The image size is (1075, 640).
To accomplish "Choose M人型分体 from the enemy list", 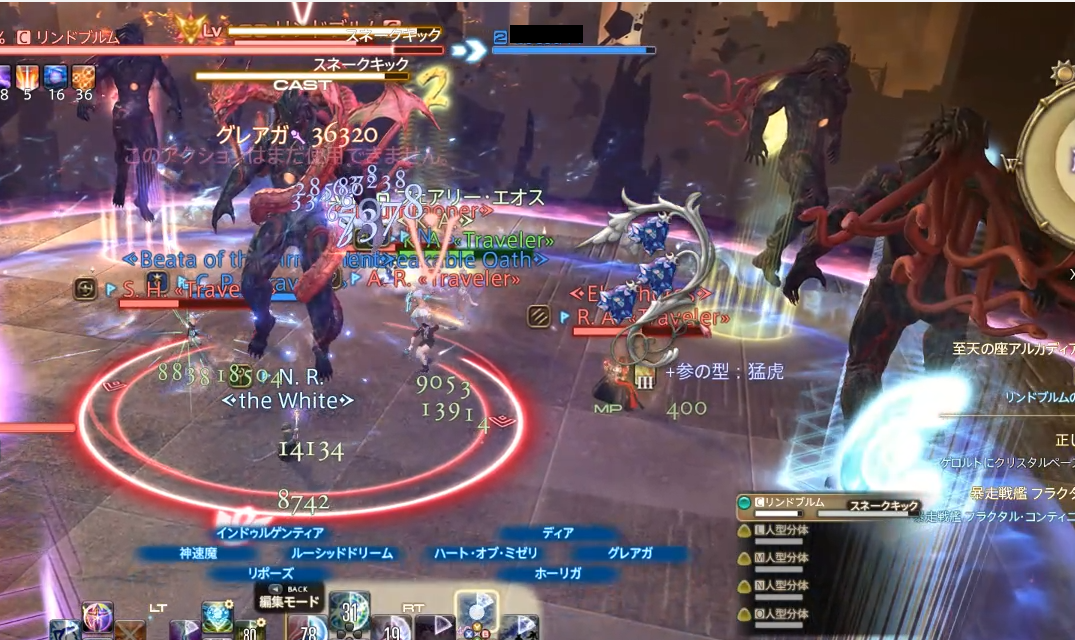I will point(785,559).
